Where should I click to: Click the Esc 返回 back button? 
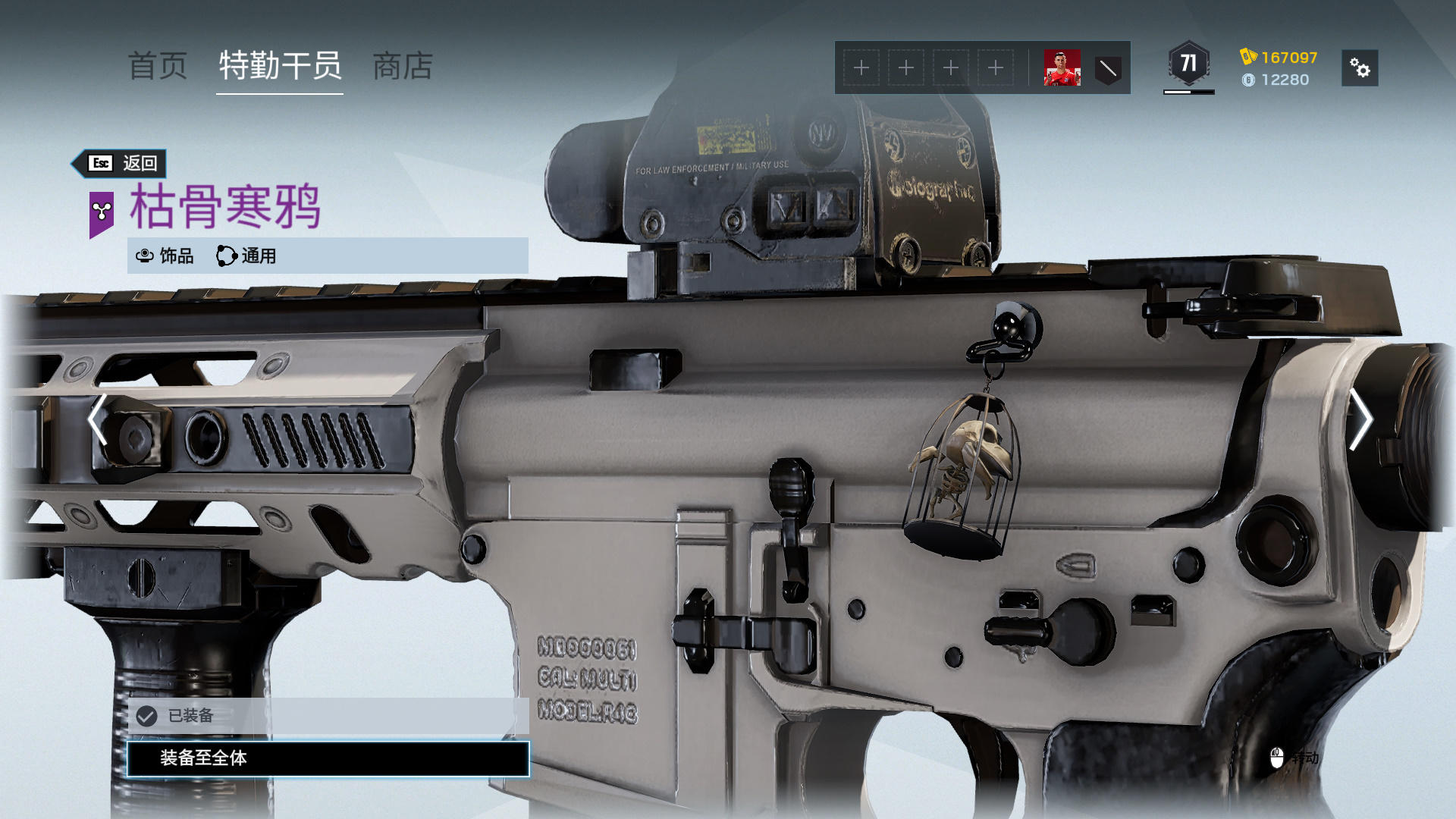[120, 163]
